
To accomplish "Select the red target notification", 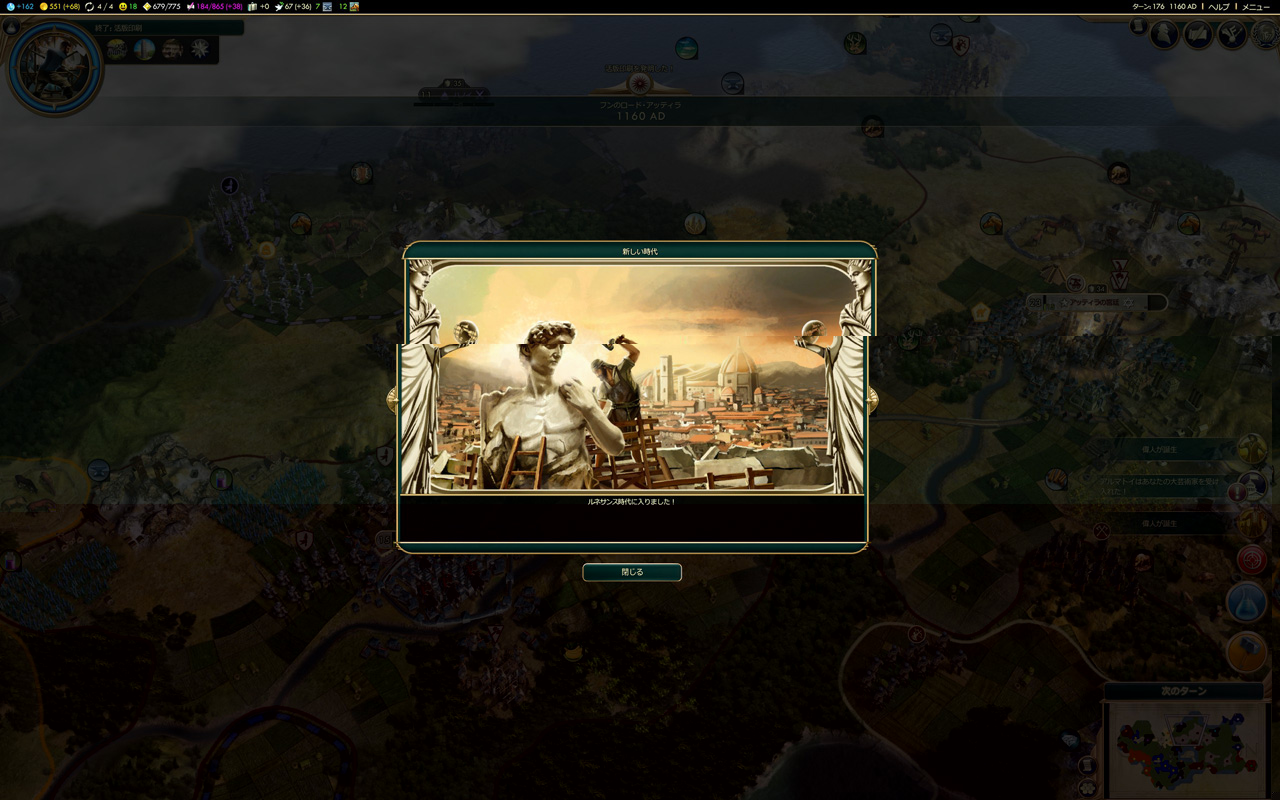I will click(x=1251, y=559).
